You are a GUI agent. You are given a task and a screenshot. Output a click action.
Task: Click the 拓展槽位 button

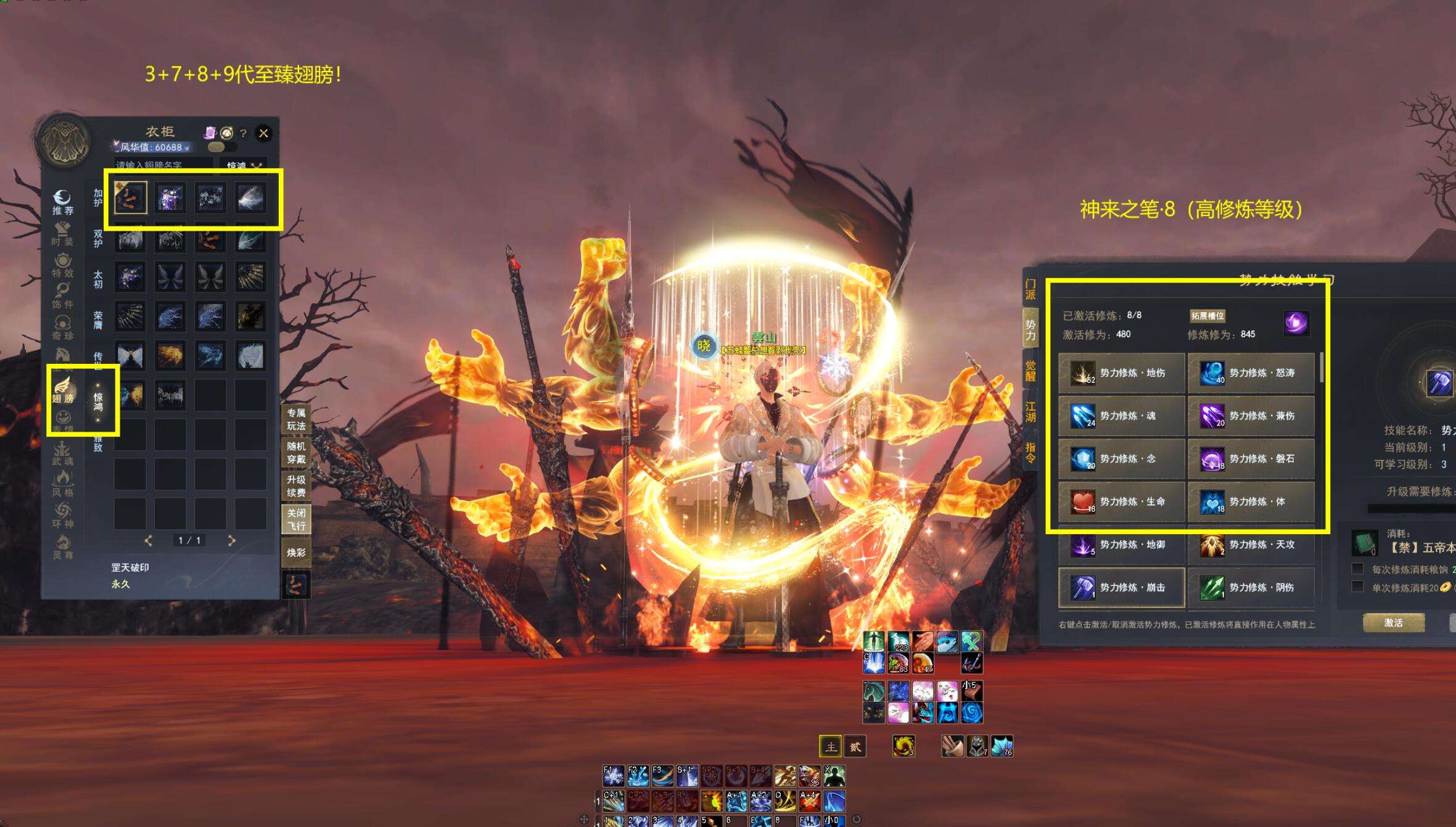[x=1207, y=316]
